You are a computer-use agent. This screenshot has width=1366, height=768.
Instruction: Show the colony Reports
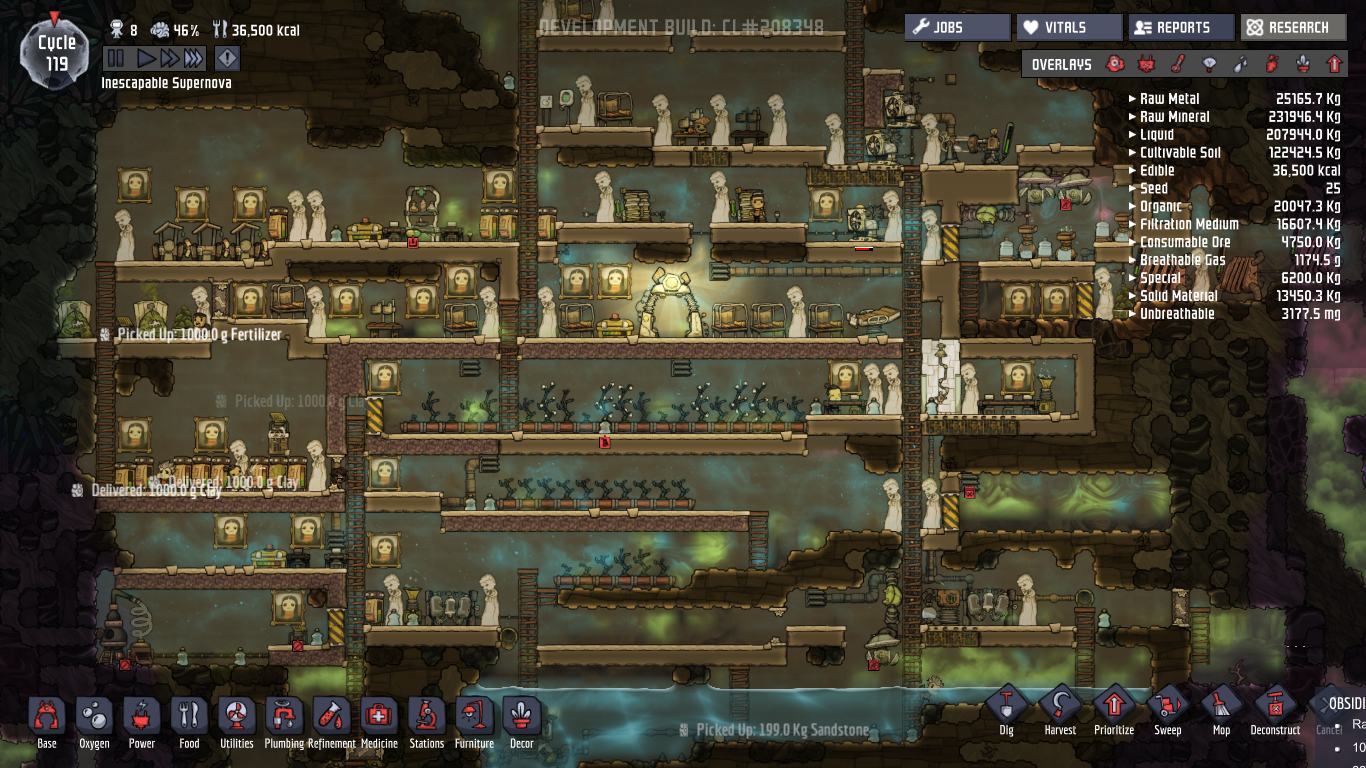click(1181, 28)
